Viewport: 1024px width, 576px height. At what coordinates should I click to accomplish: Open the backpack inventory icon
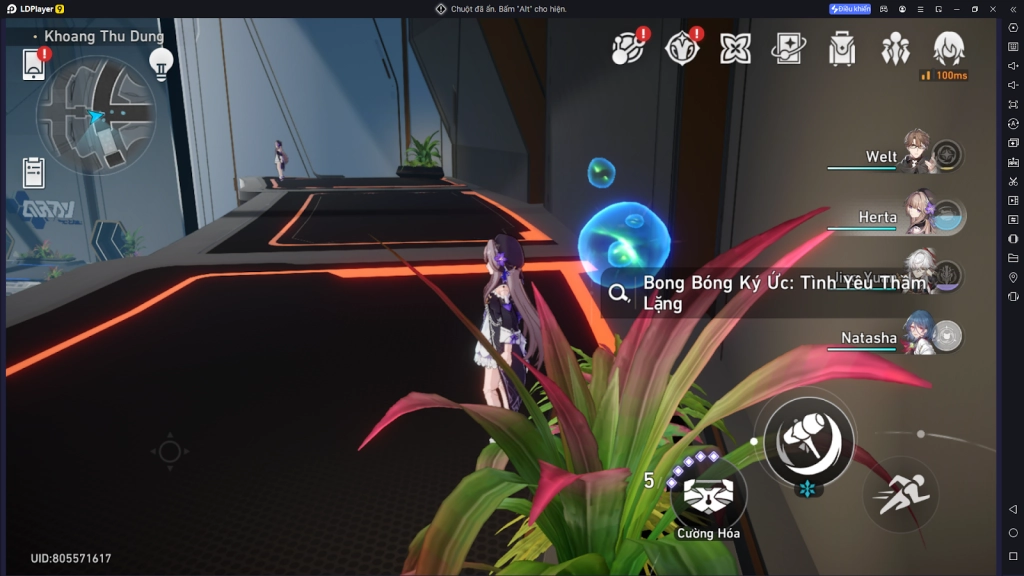point(842,48)
